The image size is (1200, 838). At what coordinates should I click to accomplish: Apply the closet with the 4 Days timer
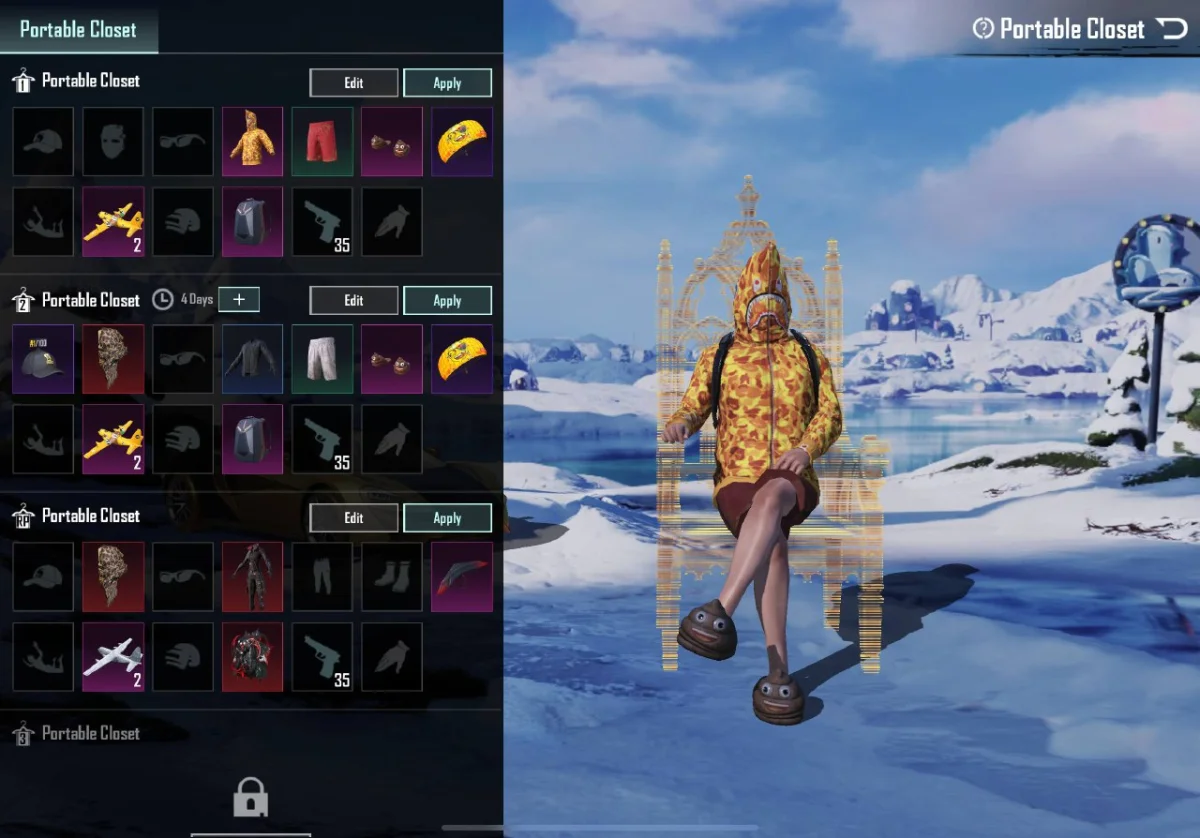[447, 300]
